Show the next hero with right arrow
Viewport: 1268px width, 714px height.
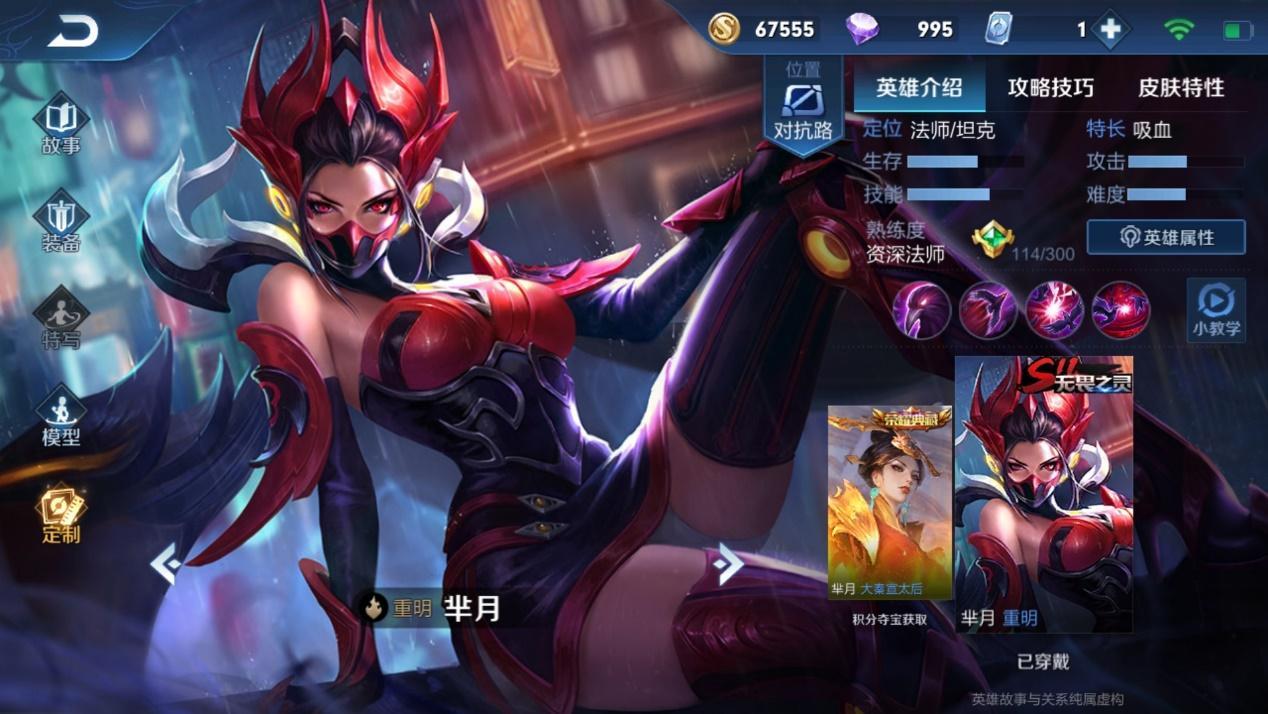coord(729,565)
